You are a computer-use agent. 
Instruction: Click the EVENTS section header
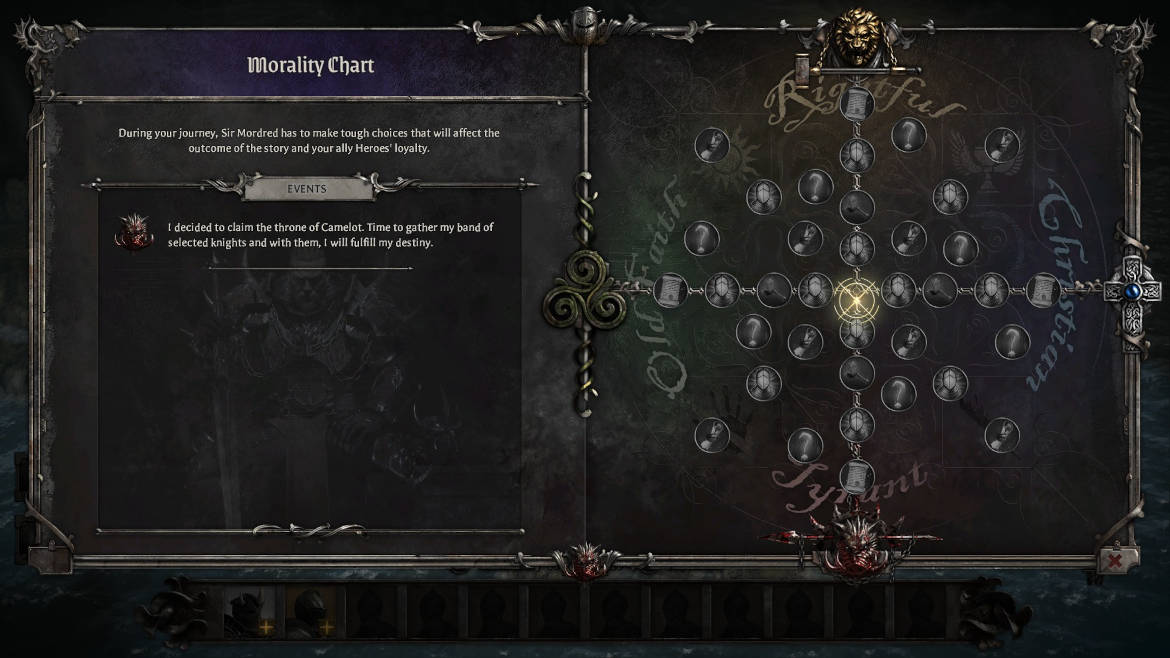307,187
